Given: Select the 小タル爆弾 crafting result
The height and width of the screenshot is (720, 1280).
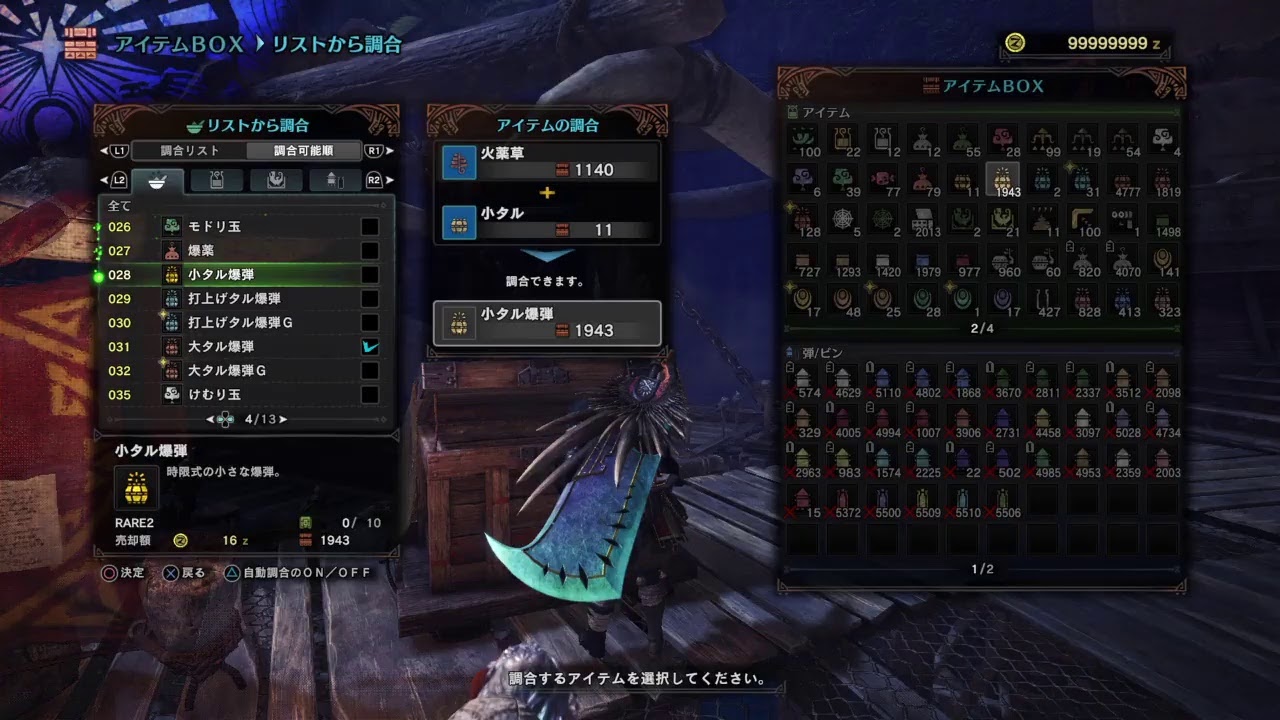Looking at the screenshot, I should coord(547,322).
